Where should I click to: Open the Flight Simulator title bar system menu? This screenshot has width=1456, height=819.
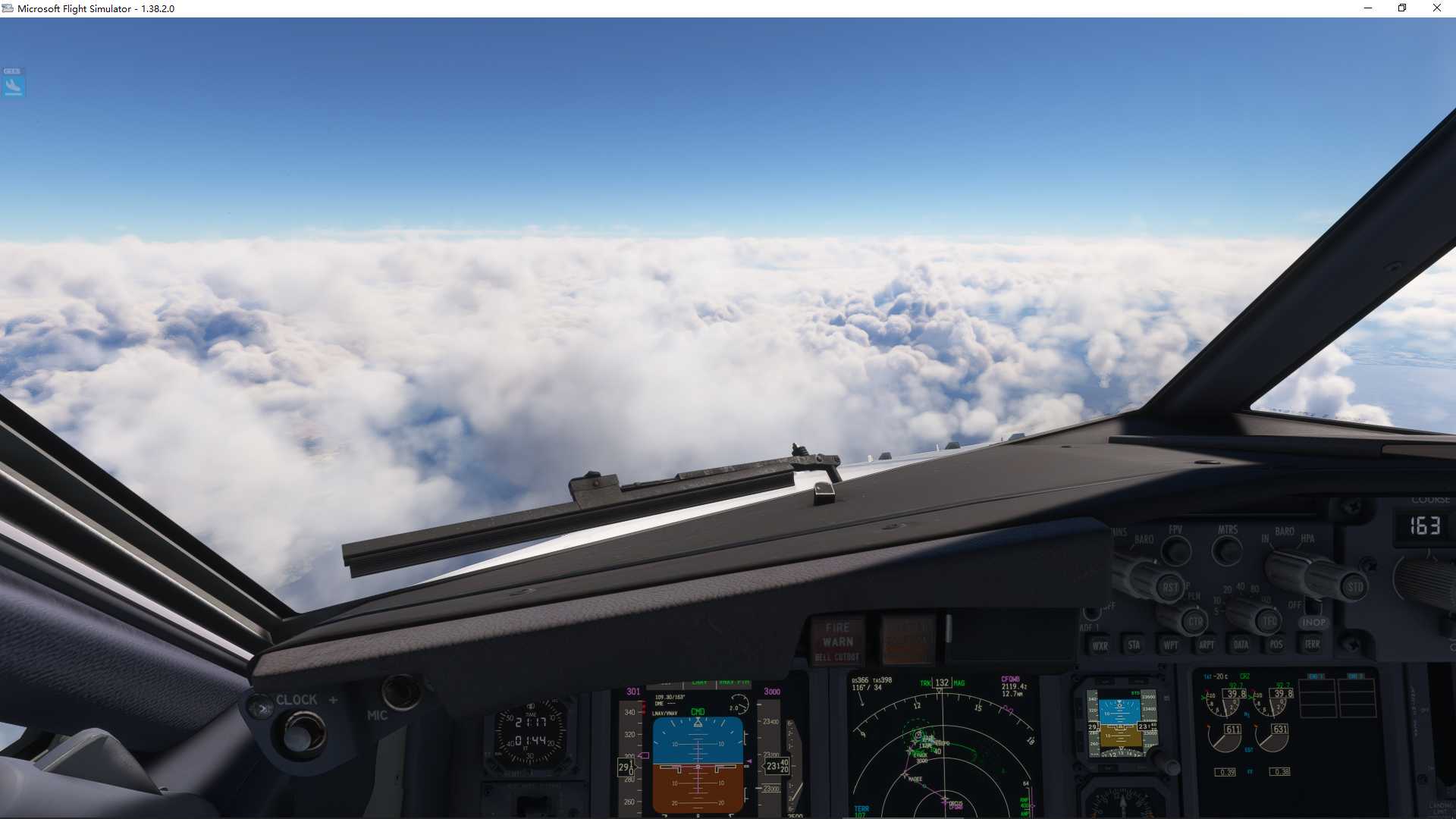[6, 8]
